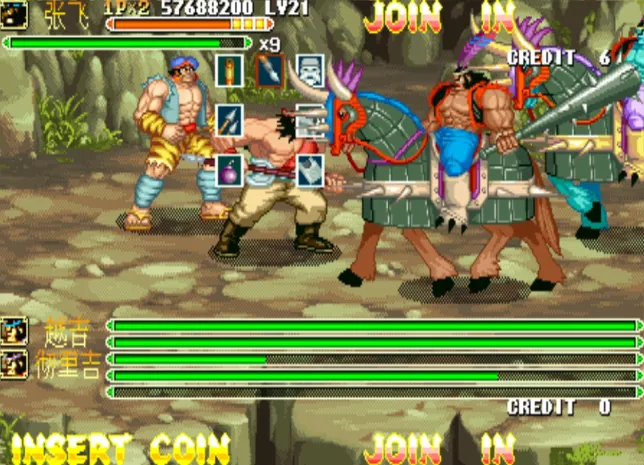Click the top JOIN IN prompt
Image resolution: width=644 pixels, height=465 pixels.
point(440,17)
